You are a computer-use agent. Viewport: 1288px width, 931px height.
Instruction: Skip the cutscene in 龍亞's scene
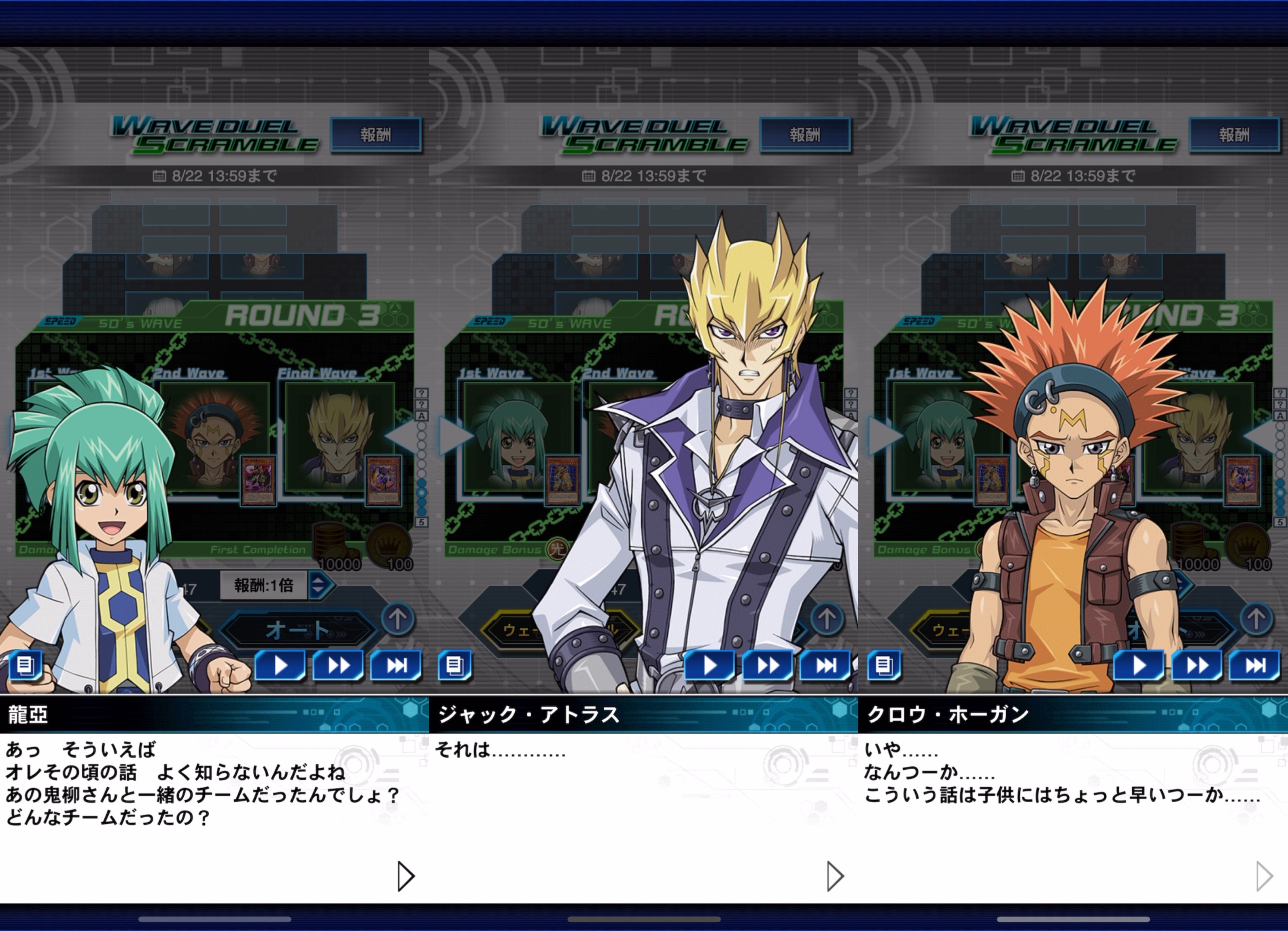click(396, 665)
